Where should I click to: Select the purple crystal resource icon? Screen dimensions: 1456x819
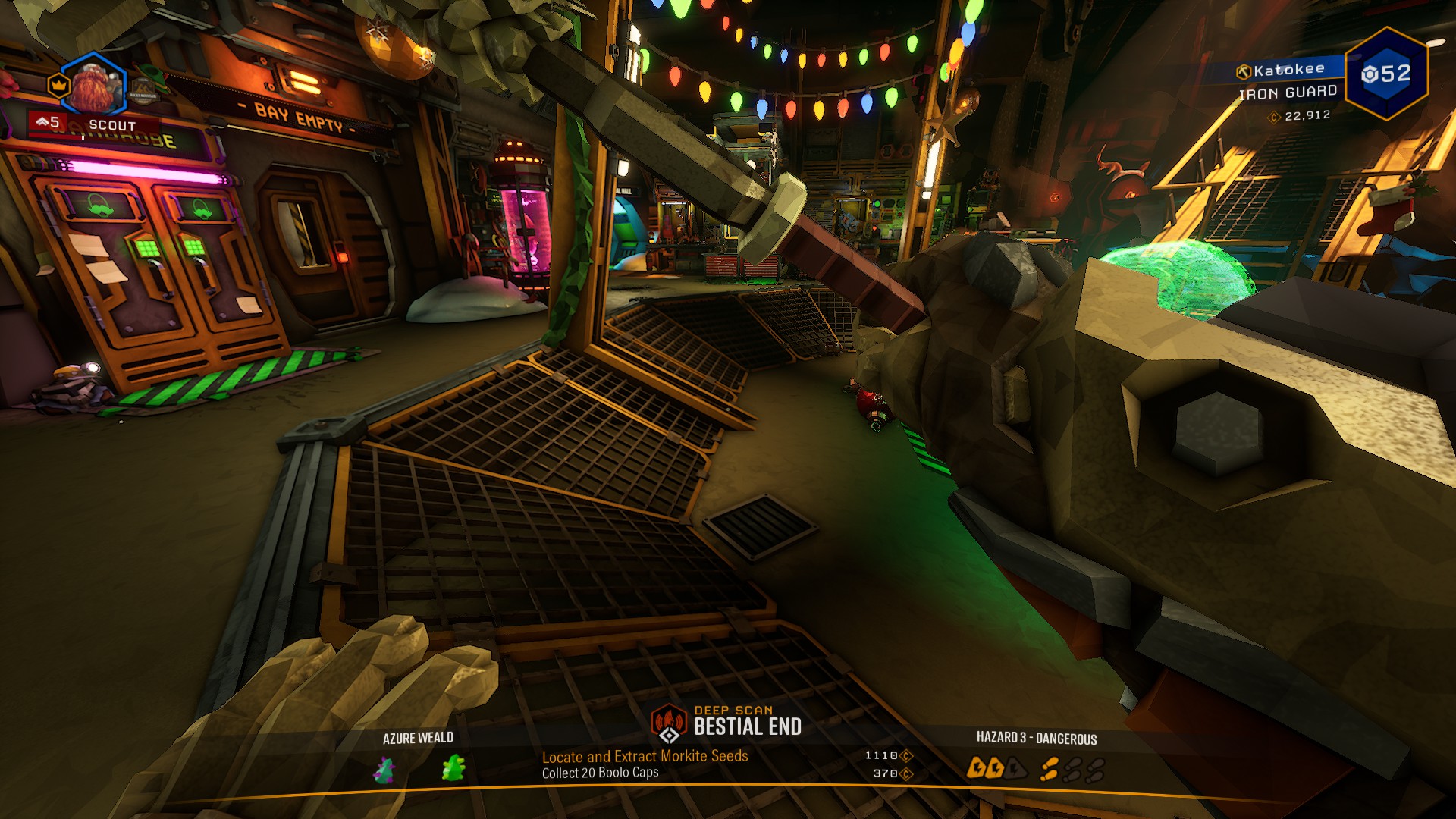[x=385, y=770]
